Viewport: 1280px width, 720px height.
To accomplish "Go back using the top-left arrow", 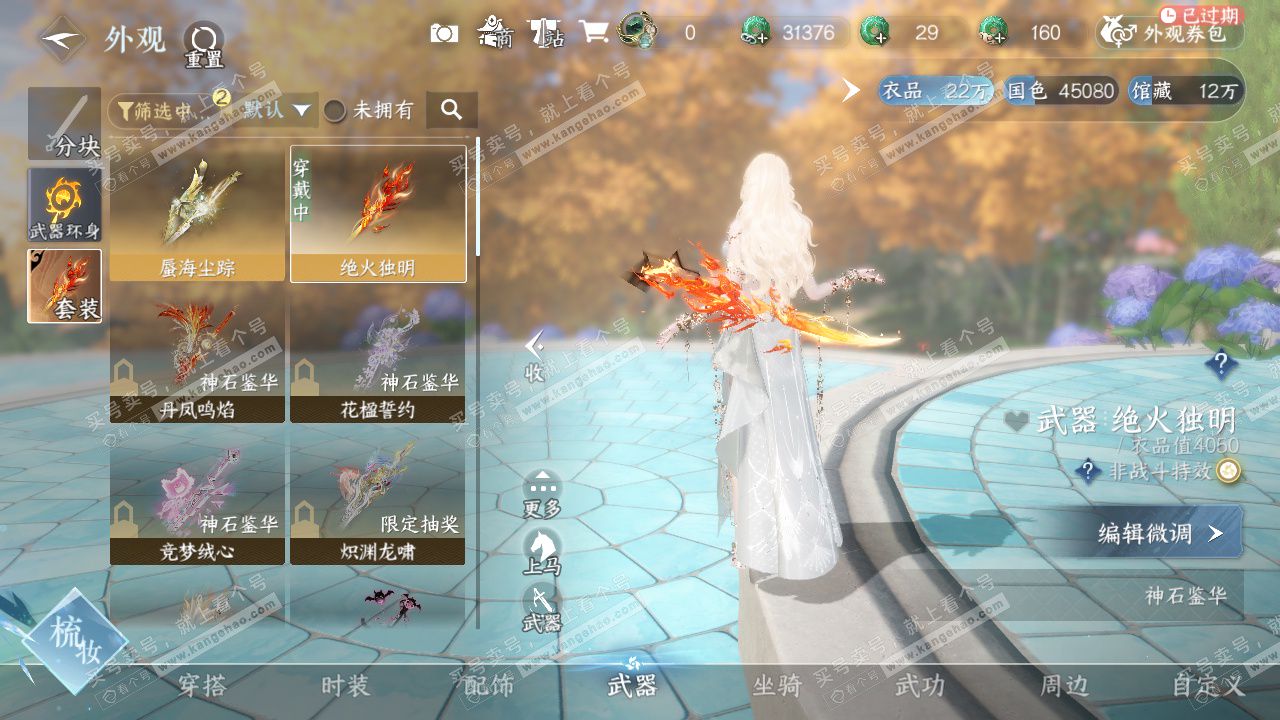I will click(x=62, y=40).
